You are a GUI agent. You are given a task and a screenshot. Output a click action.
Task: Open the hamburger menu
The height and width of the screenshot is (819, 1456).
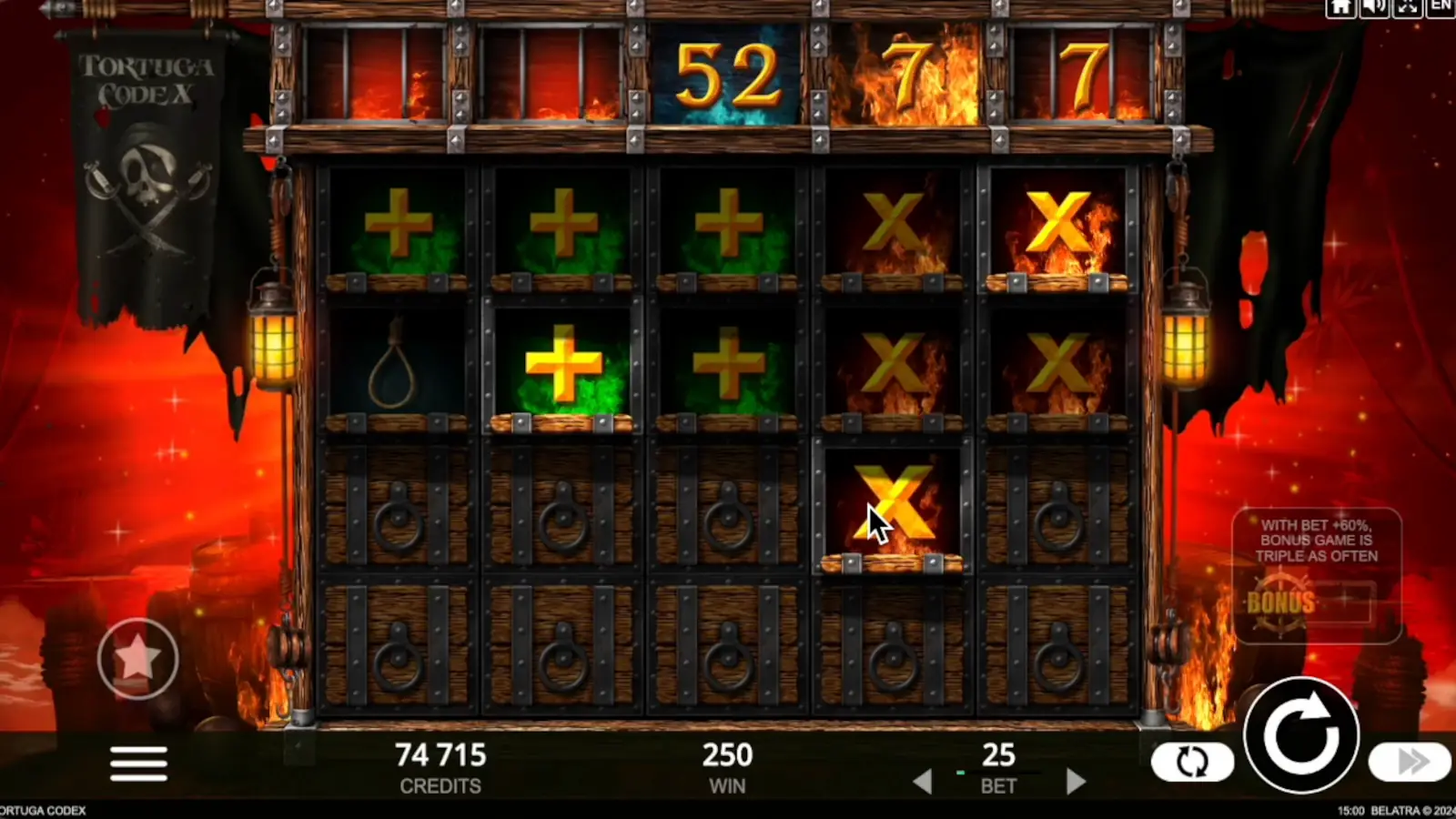point(138,763)
